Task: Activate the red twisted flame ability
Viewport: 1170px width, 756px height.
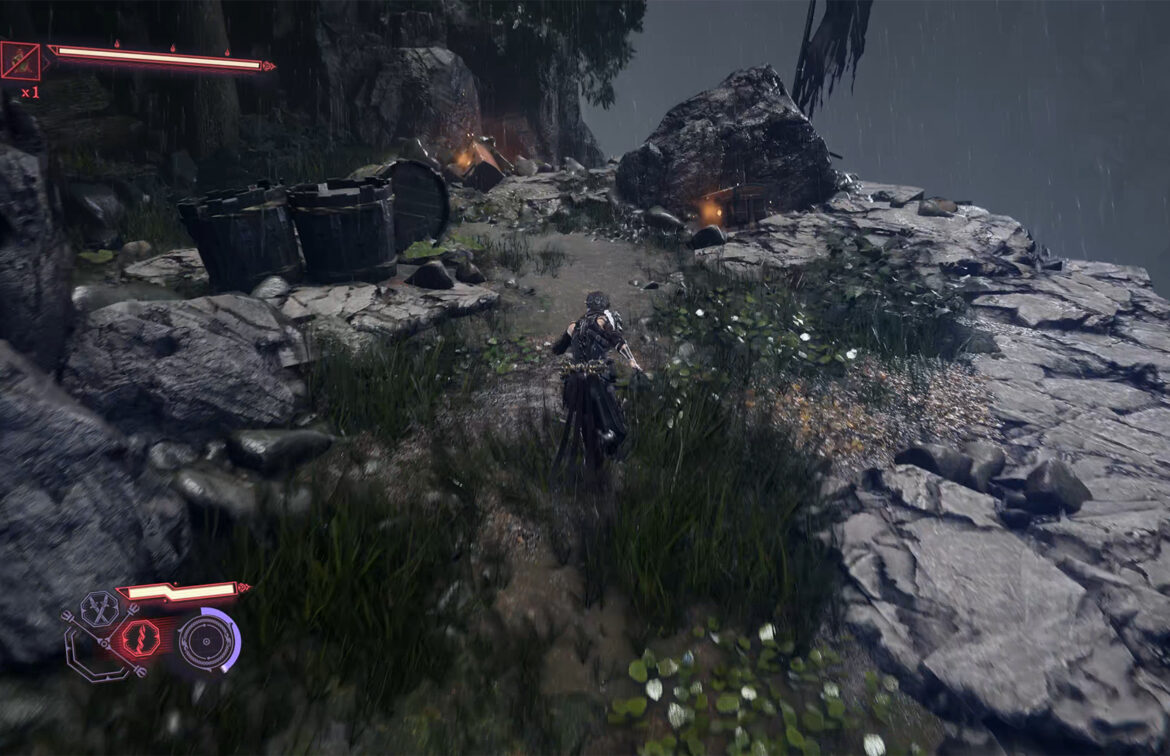Action: (x=139, y=638)
